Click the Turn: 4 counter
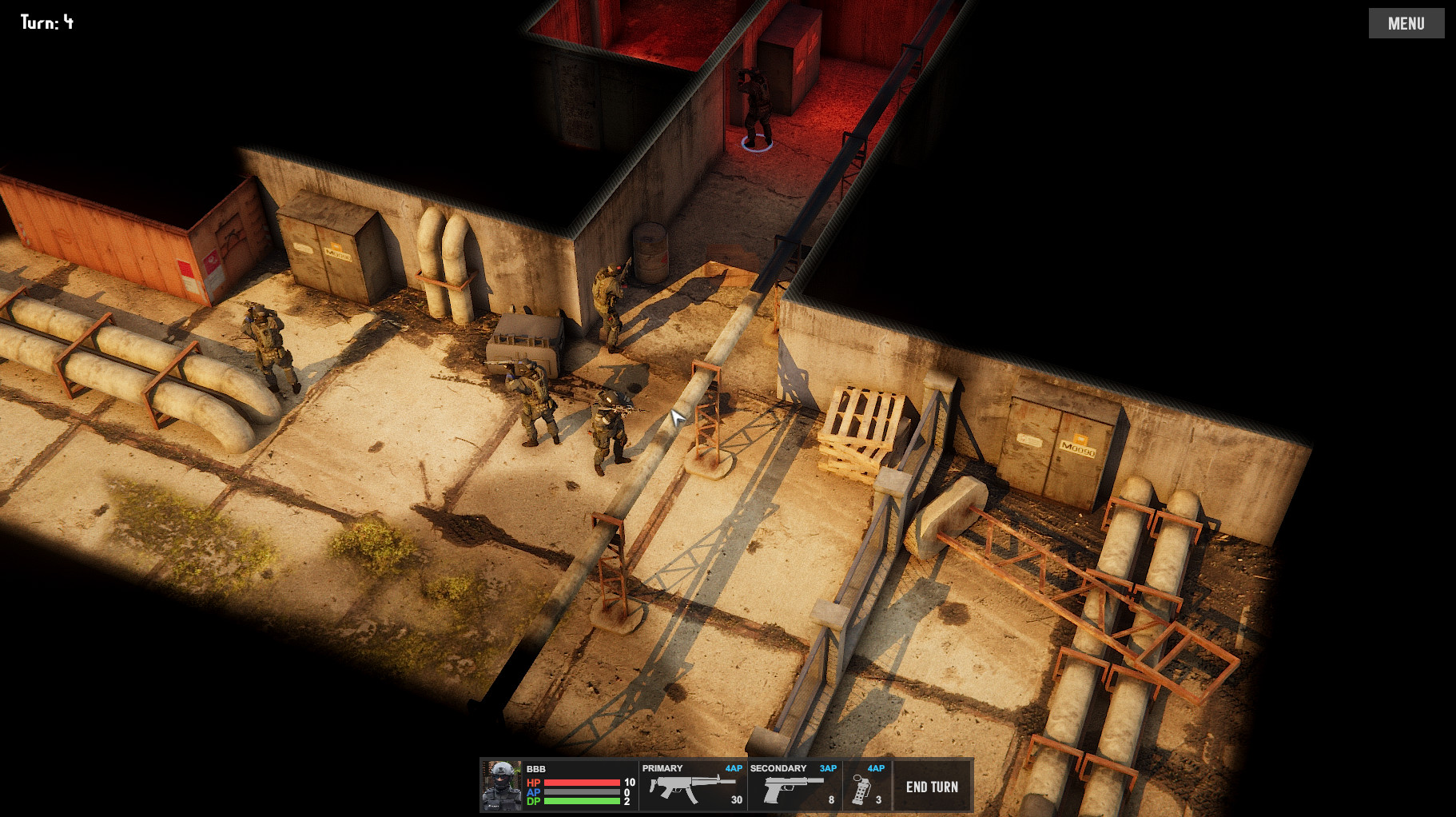 pos(46,22)
